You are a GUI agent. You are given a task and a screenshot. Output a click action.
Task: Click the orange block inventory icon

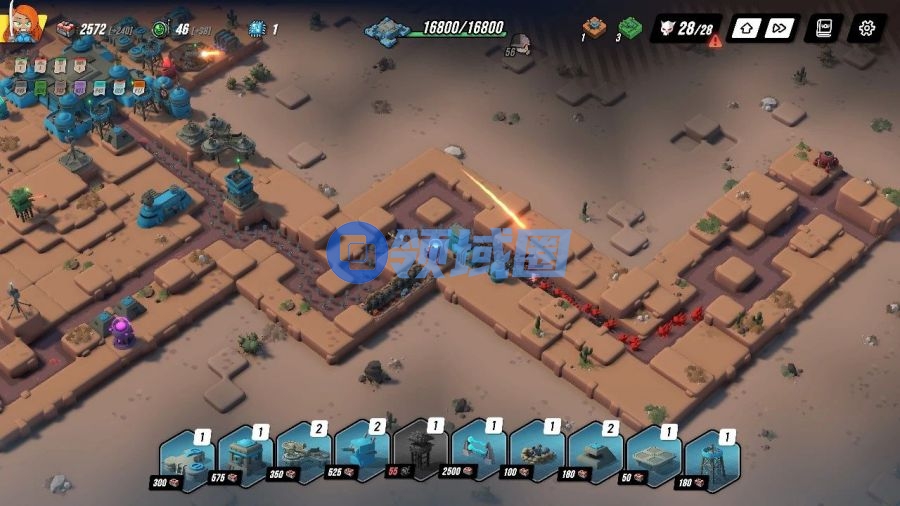coord(595,26)
